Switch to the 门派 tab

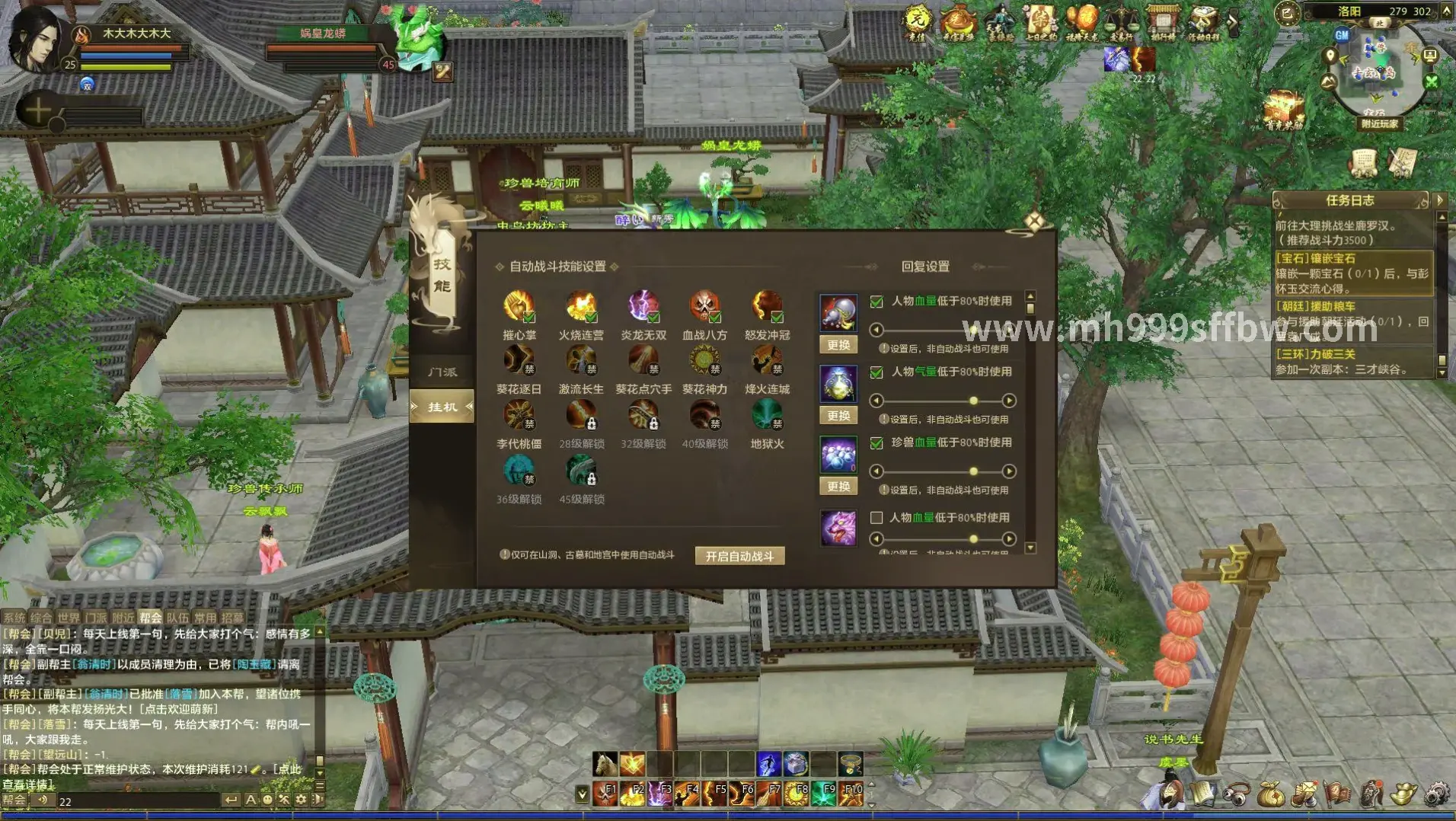(442, 372)
